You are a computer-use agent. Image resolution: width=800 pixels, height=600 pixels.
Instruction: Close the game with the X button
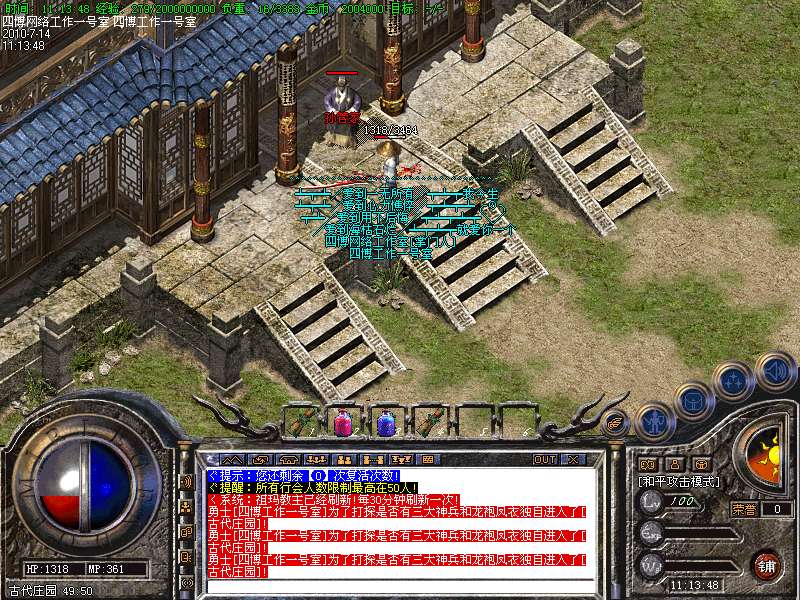[572, 459]
